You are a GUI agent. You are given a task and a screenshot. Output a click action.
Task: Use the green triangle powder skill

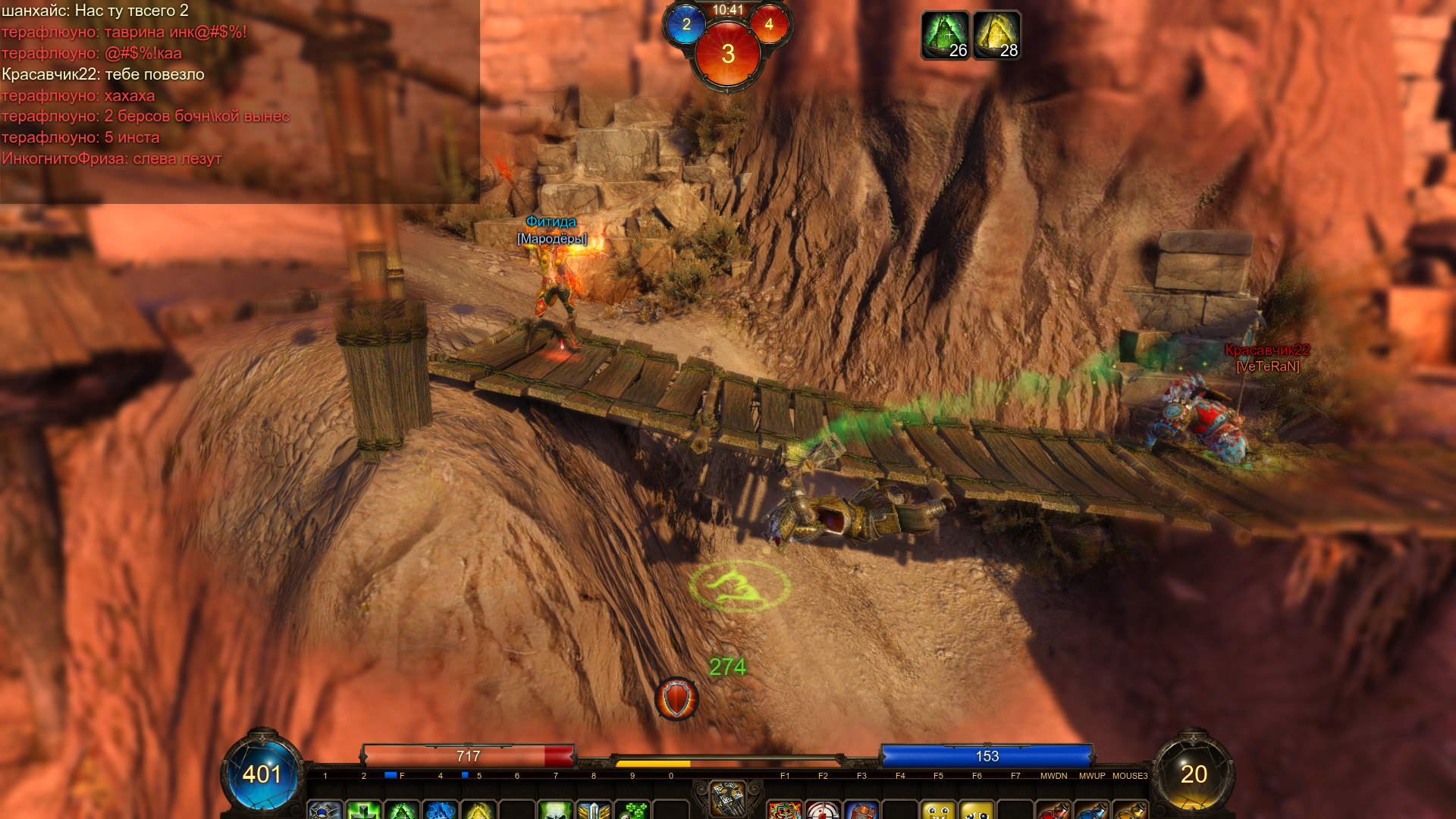(x=402, y=810)
